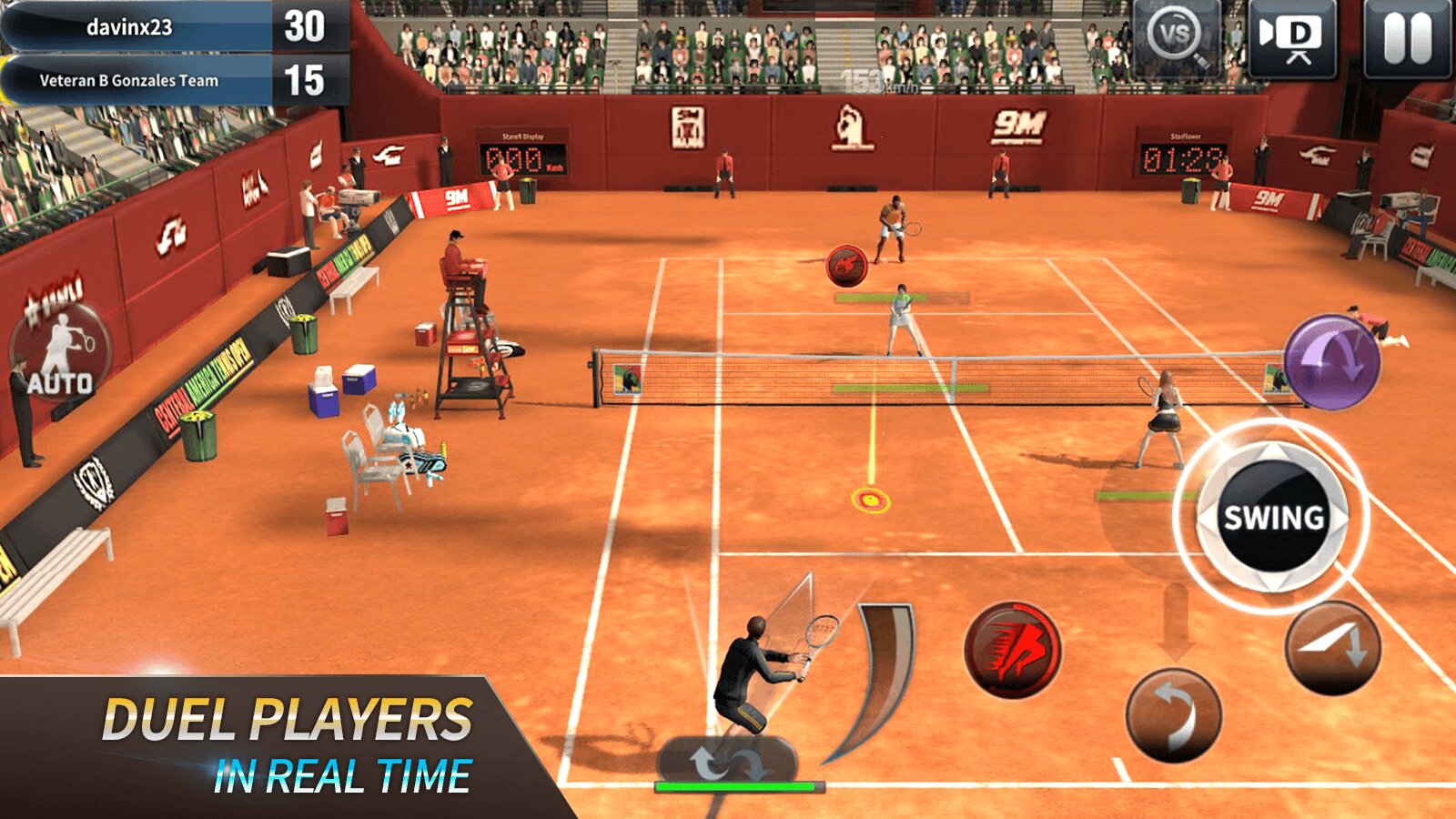
Task: Open the VS inspect icon
Action: (x=1177, y=37)
